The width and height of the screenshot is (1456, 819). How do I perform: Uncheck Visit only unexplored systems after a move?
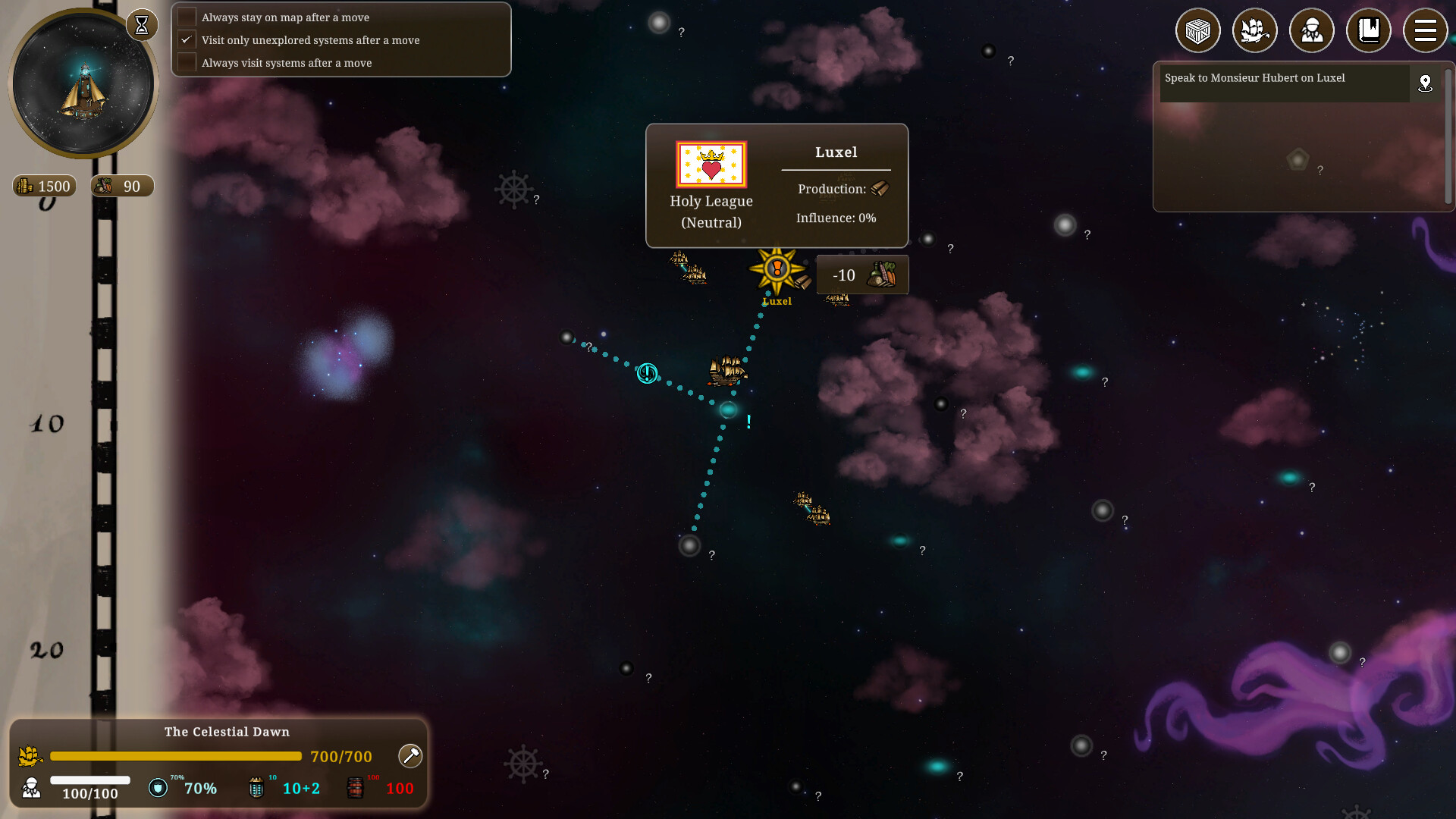(x=187, y=39)
